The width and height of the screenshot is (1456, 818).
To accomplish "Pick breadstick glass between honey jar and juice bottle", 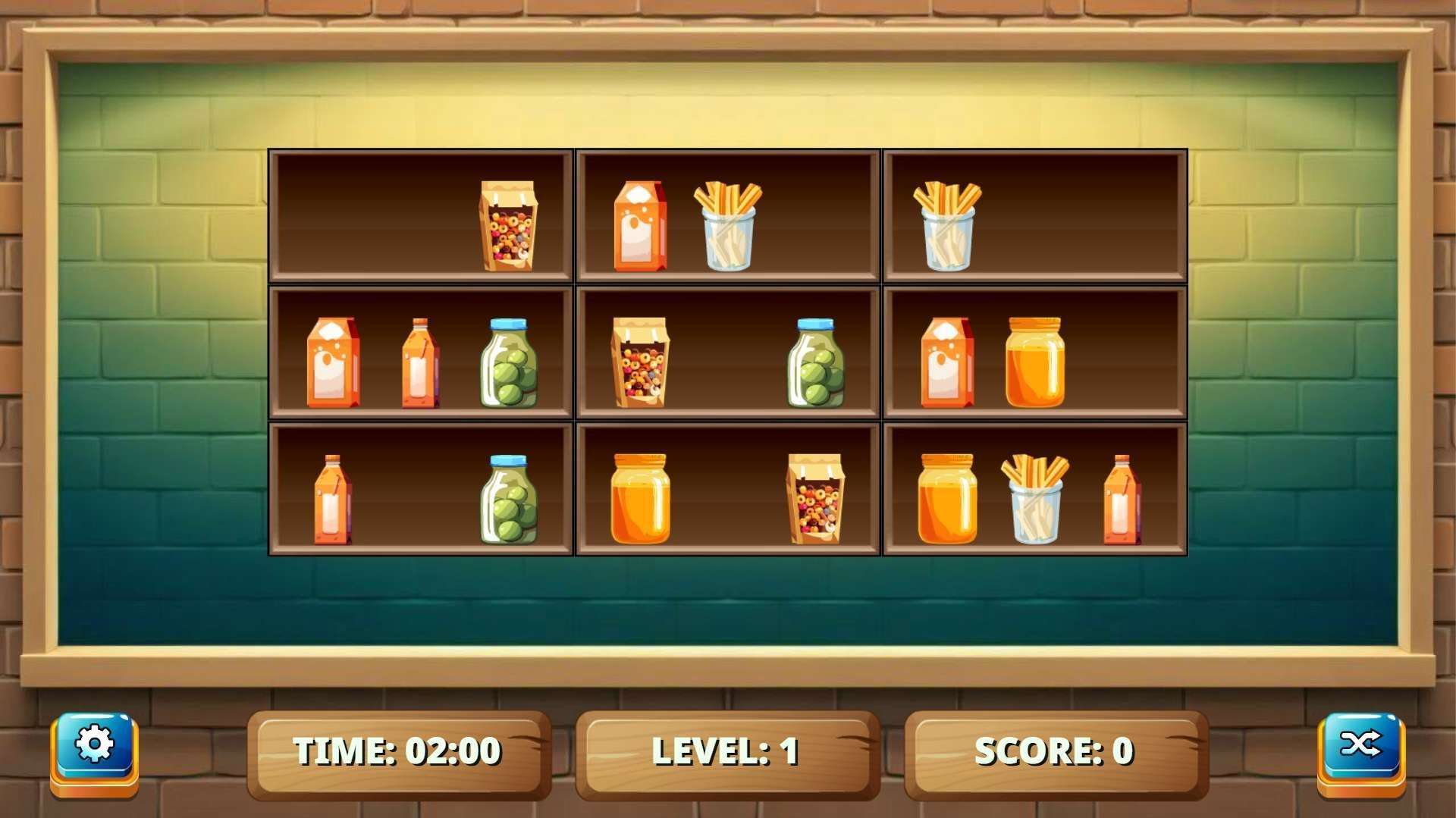I will (x=1034, y=499).
